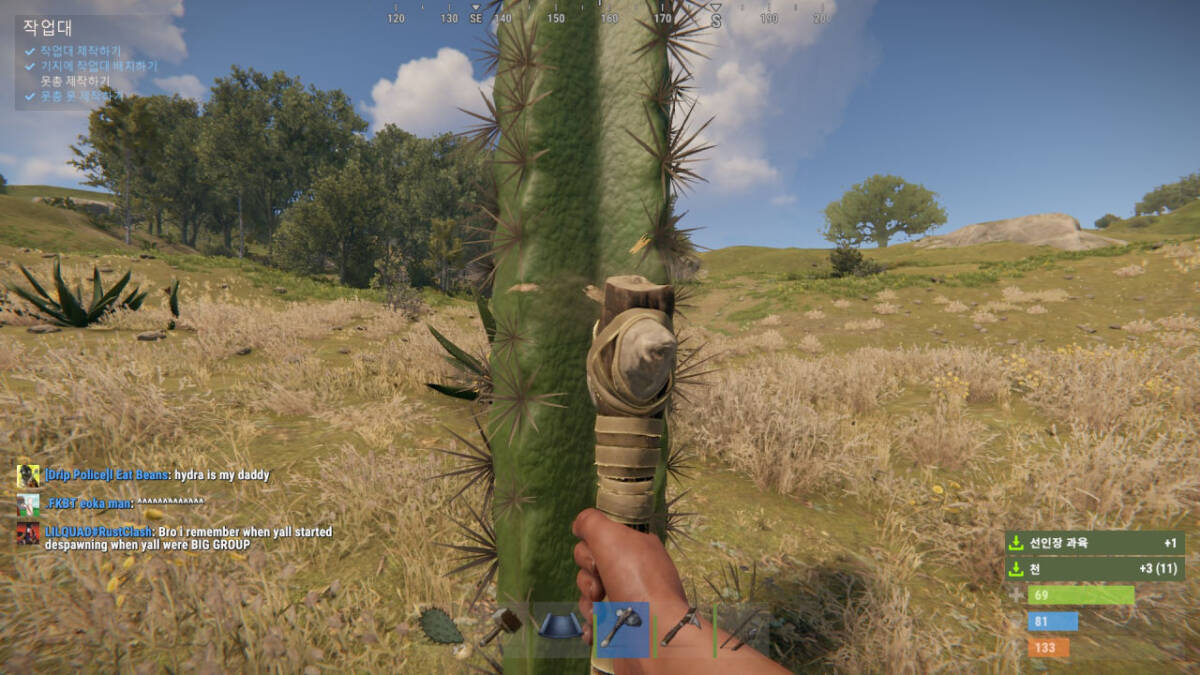Select the green spiky leaf item slot
1200x675 pixels.
[x=441, y=628]
